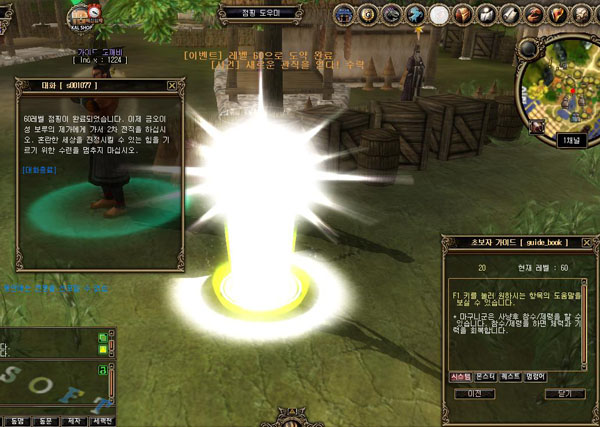Select the gold coin toolbar icon
The width and height of the screenshot is (600, 427).
click(x=368, y=14)
